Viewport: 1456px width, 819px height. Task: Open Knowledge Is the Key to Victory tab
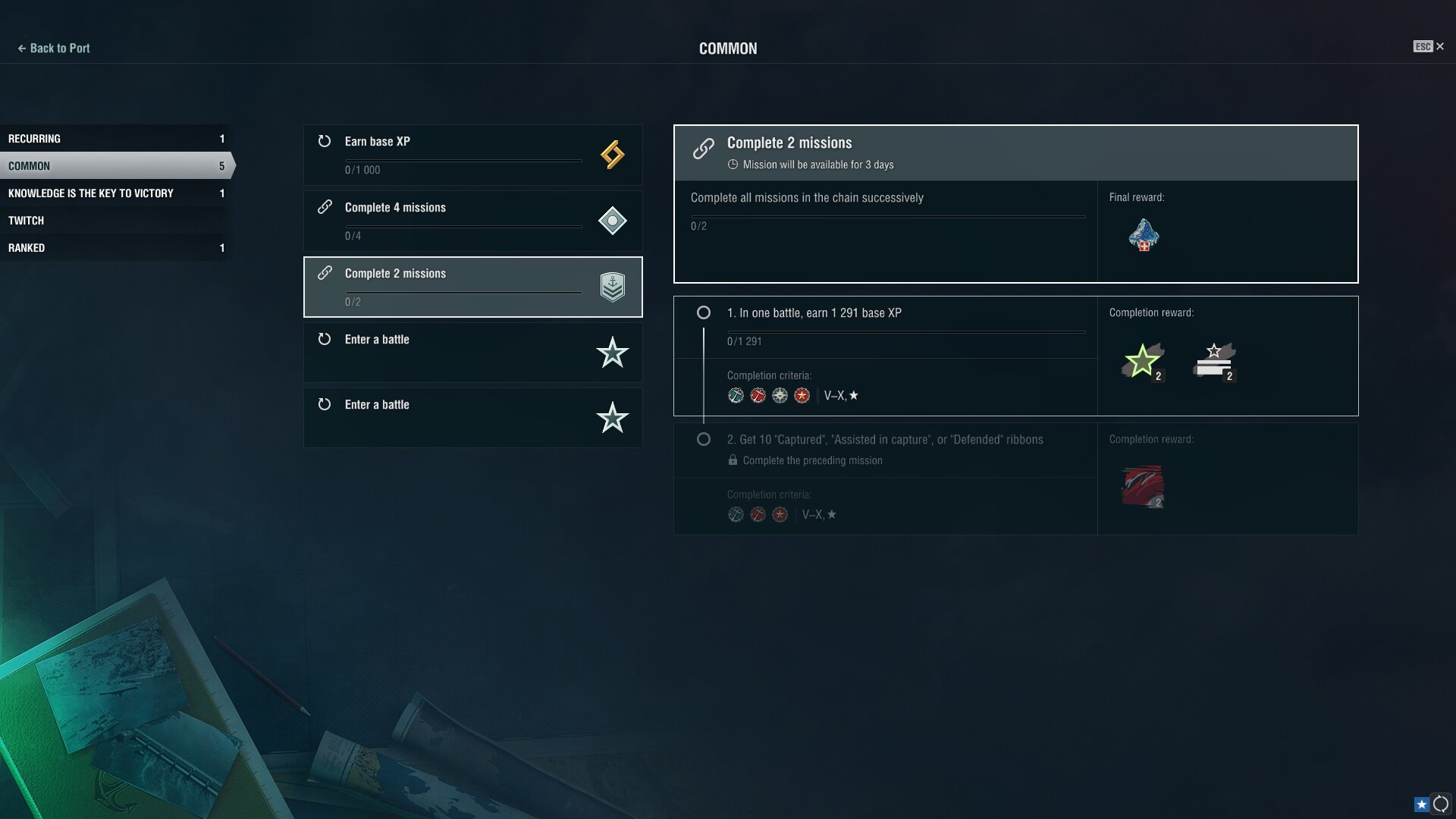114,193
